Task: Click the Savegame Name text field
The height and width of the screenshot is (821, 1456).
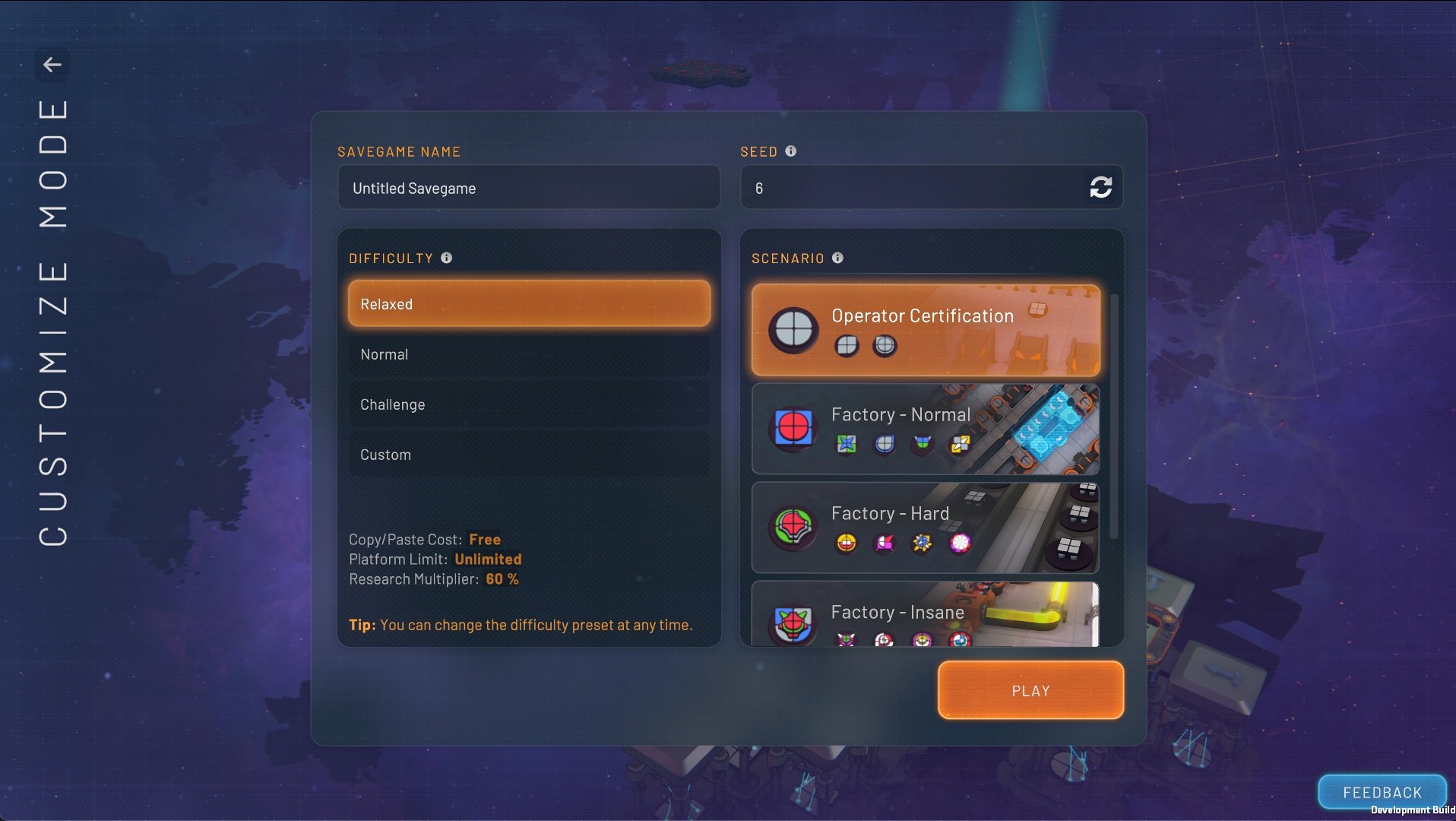Action: pos(528,188)
